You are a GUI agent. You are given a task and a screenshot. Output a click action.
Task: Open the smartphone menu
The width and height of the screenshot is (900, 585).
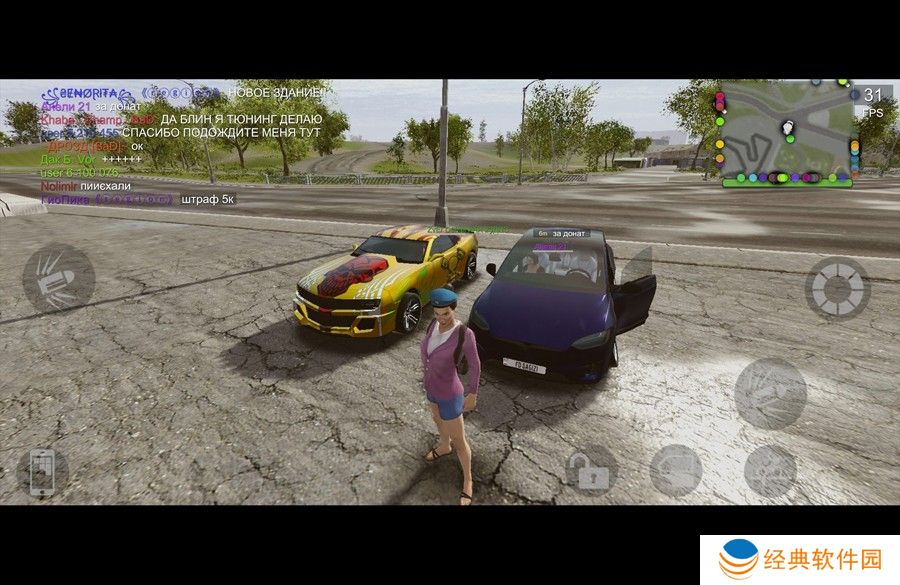click(x=42, y=472)
